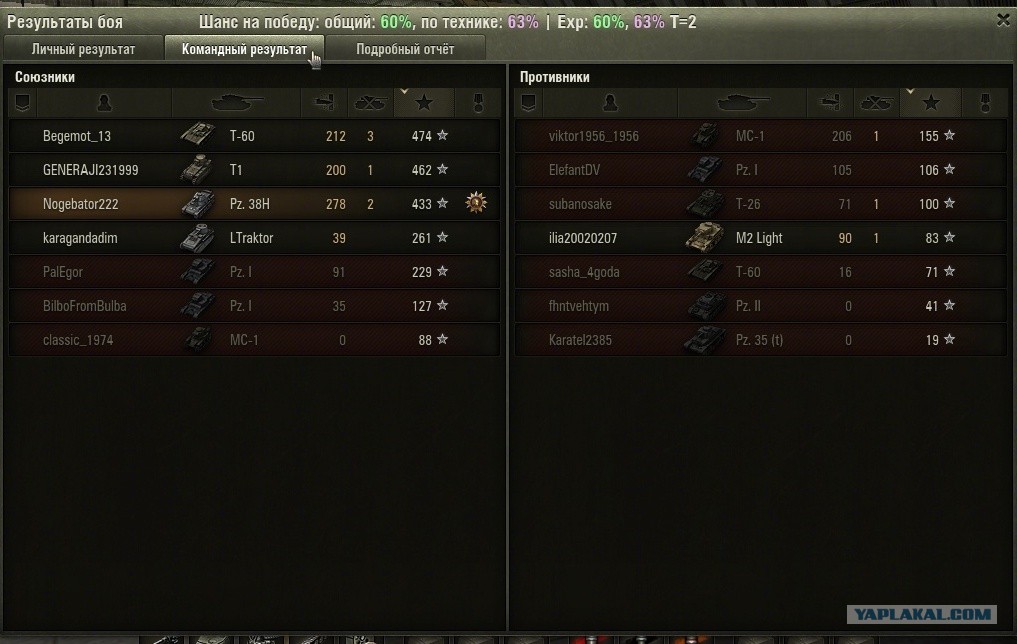This screenshot has width=1017, height=644.
Task: Pick the BilboFromBulba player row
Action: coord(254,306)
